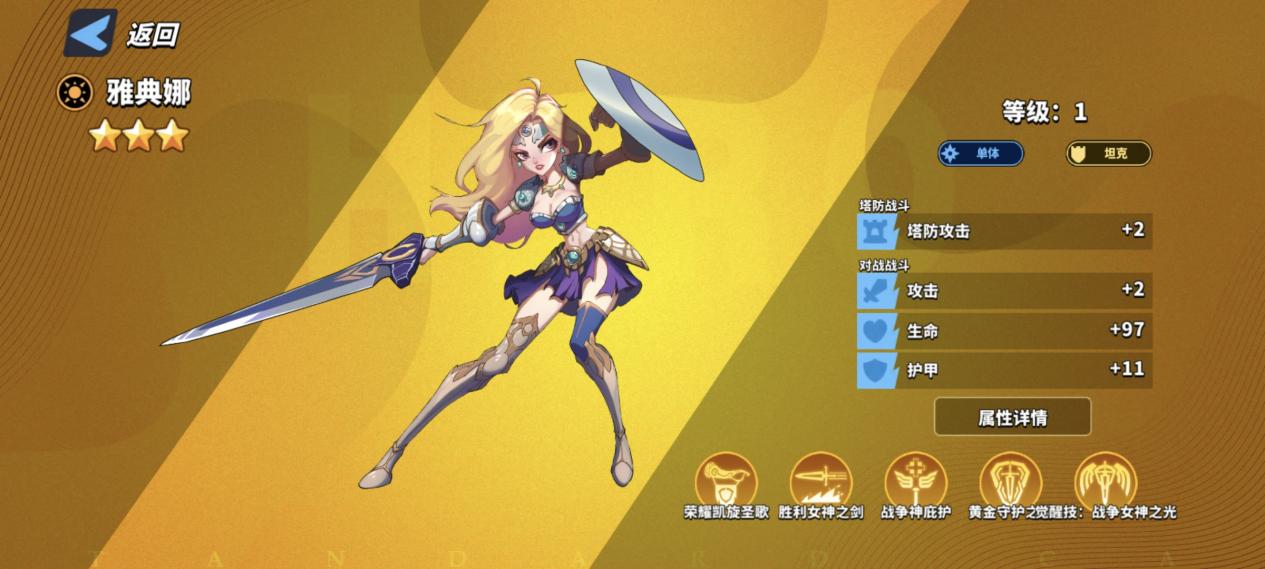Click the sun element icon beside 雅典娜
The width and height of the screenshot is (1265, 569).
74,93
